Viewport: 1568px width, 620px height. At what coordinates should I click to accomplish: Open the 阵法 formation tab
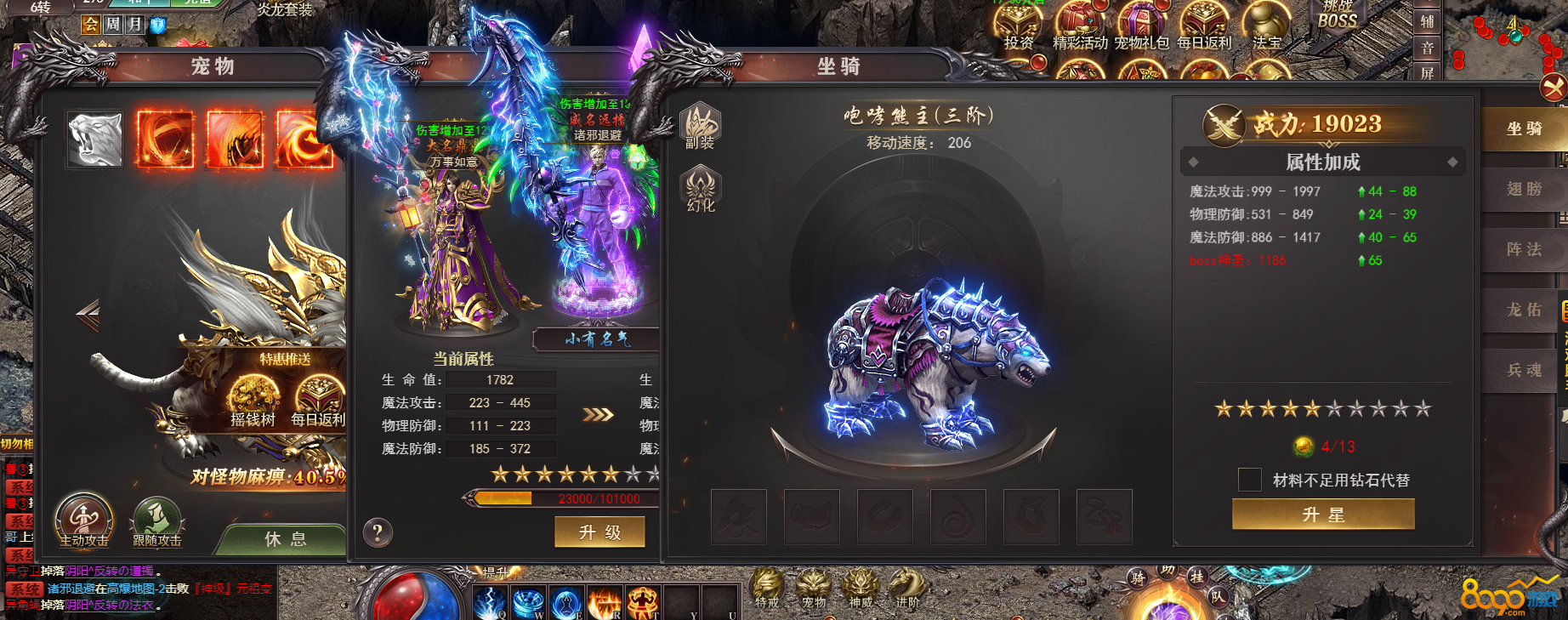coord(1524,249)
